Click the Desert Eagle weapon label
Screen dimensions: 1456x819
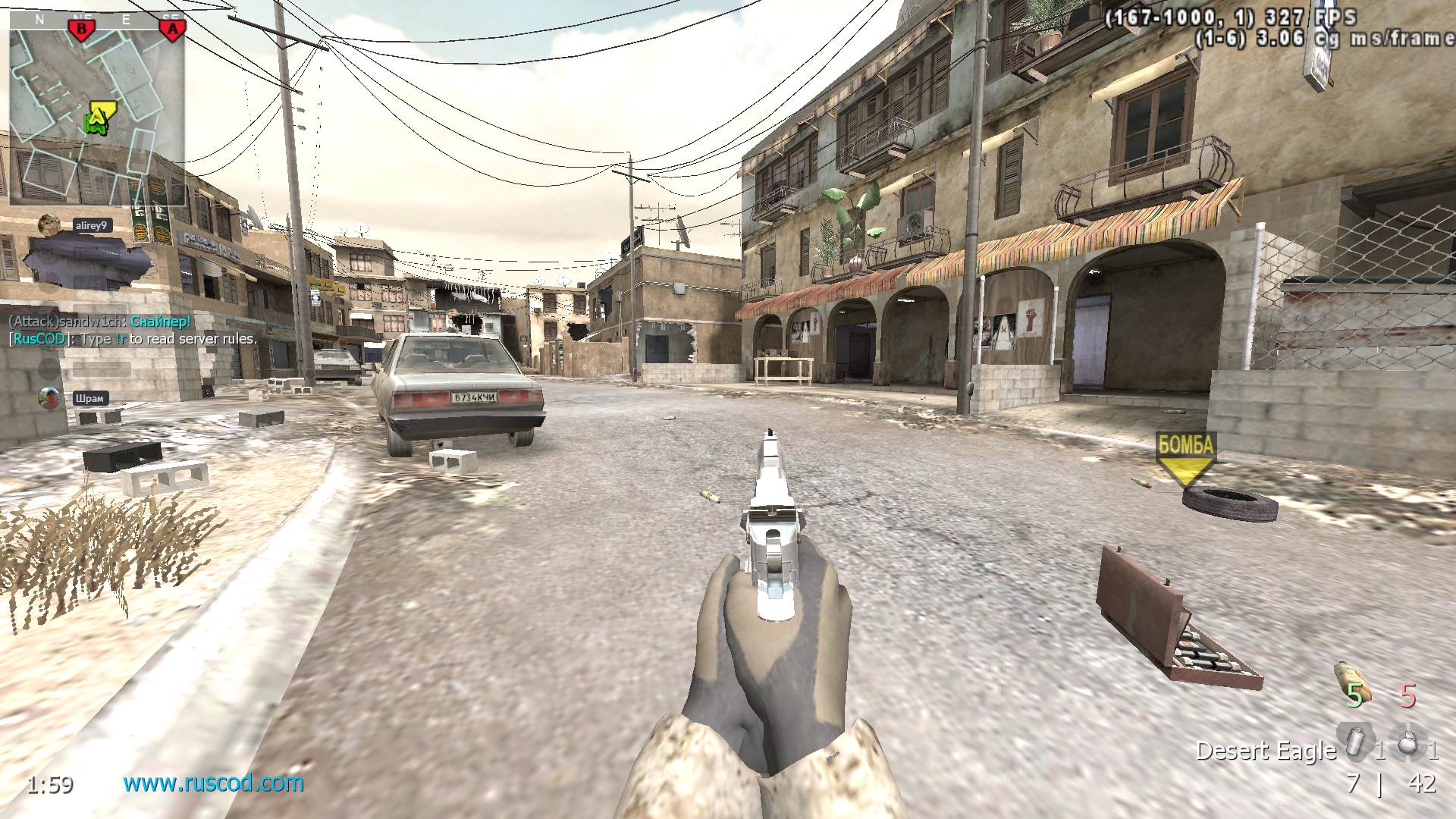(x=1265, y=751)
